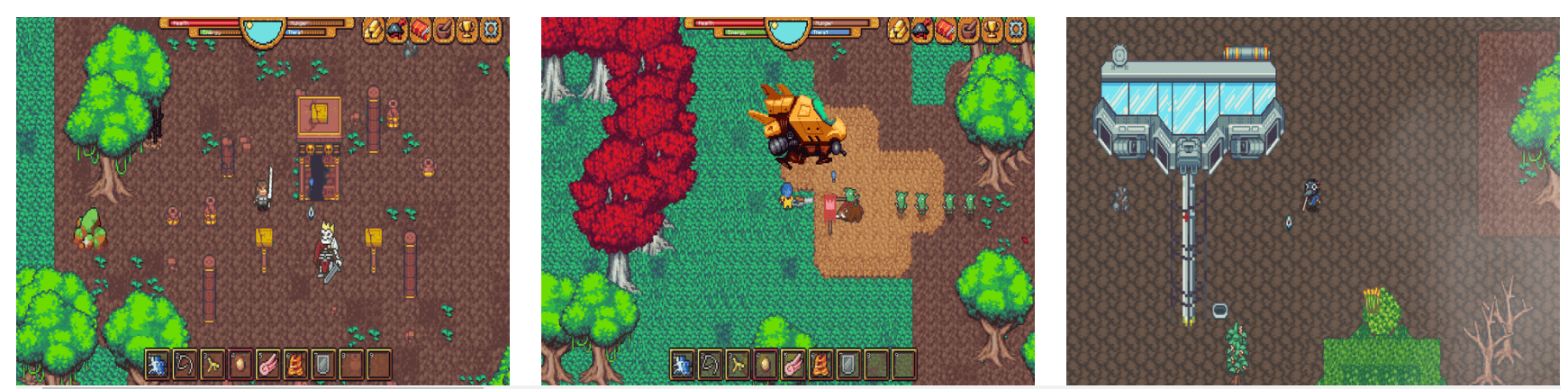Select the campfire hotbar slot in skeleton king screenshot
The image size is (1568, 389).
(x=296, y=364)
